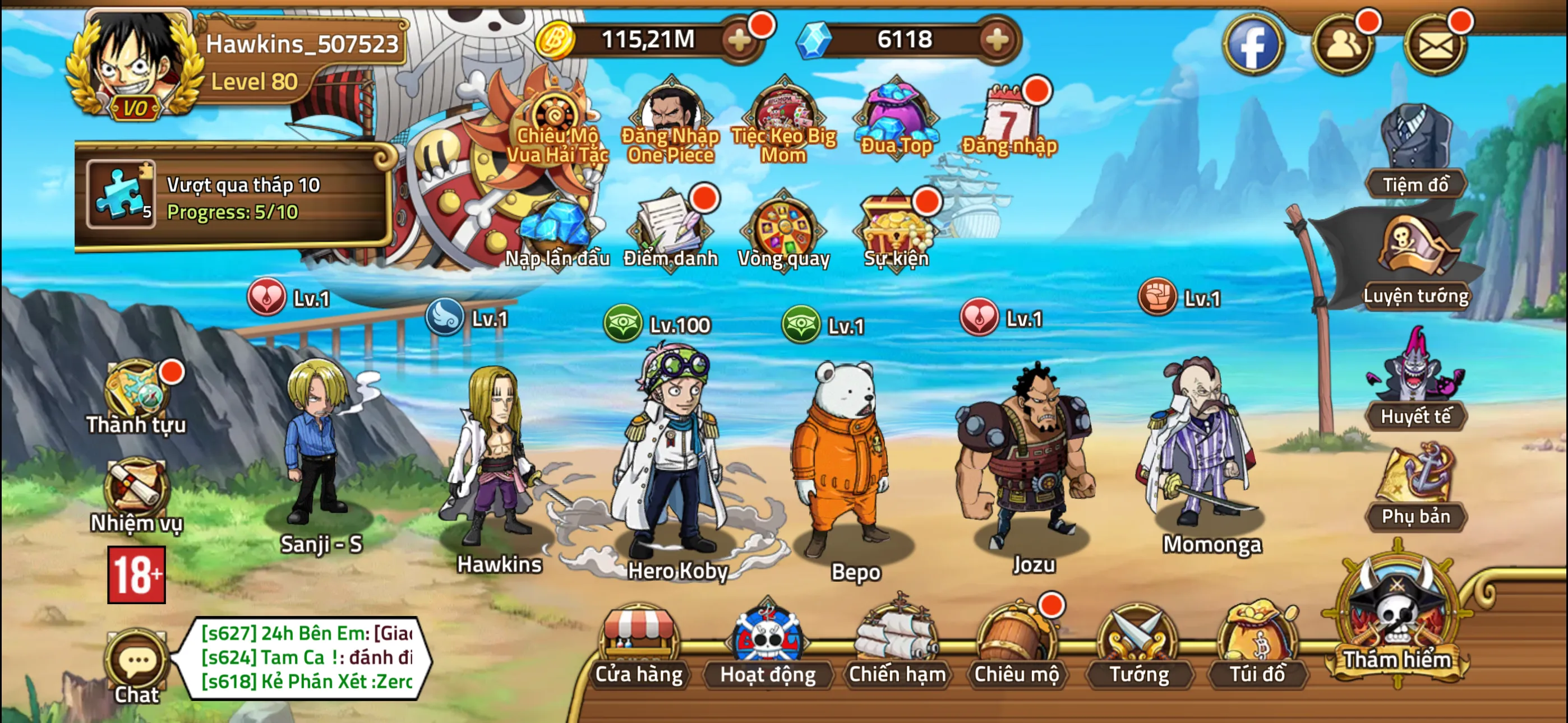
Task: Open the Chiêu mộ recruit barrel
Action: pos(1016,646)
